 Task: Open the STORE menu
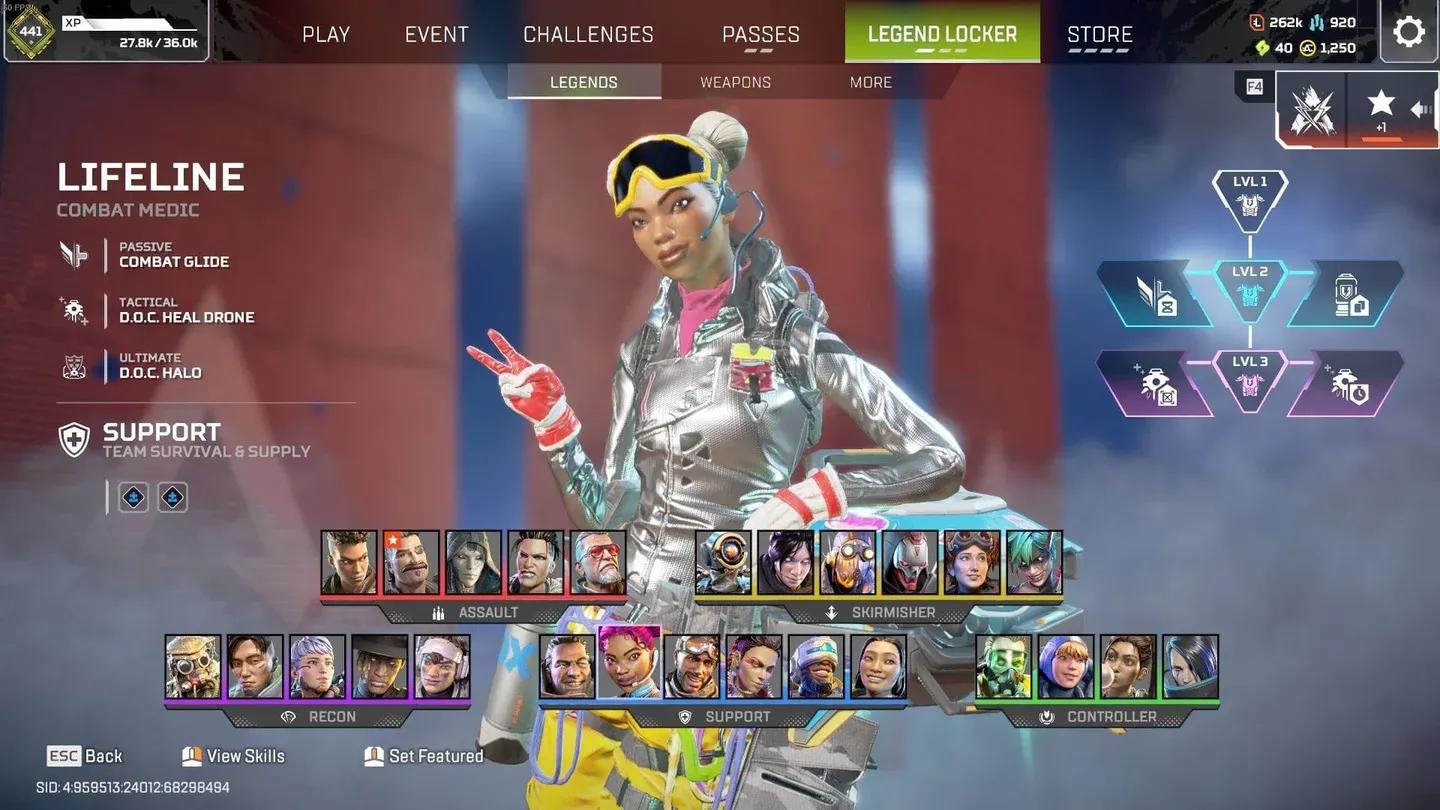click(1098, 33)
